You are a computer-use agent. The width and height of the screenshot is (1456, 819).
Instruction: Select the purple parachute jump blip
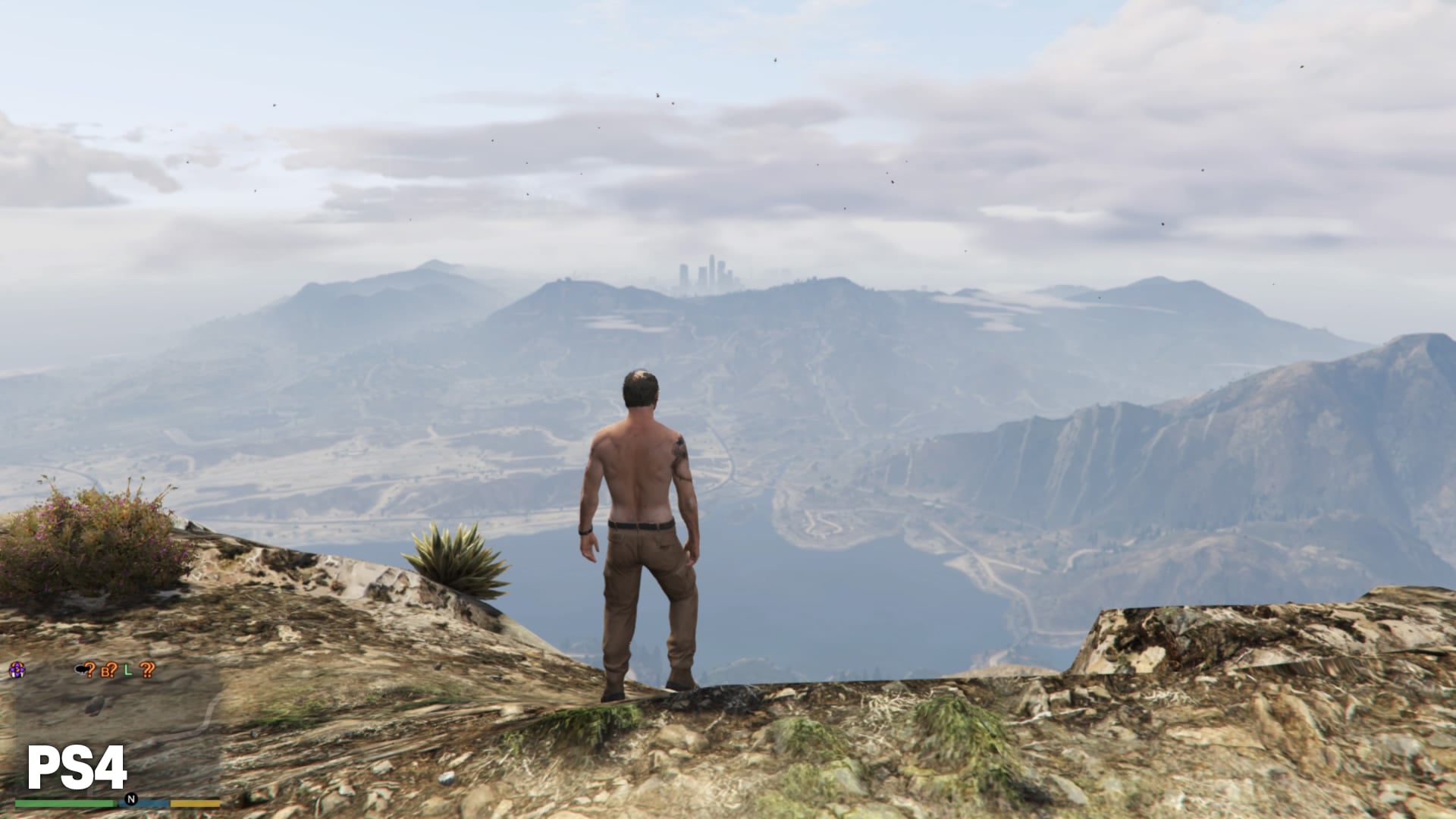(17, 670)
